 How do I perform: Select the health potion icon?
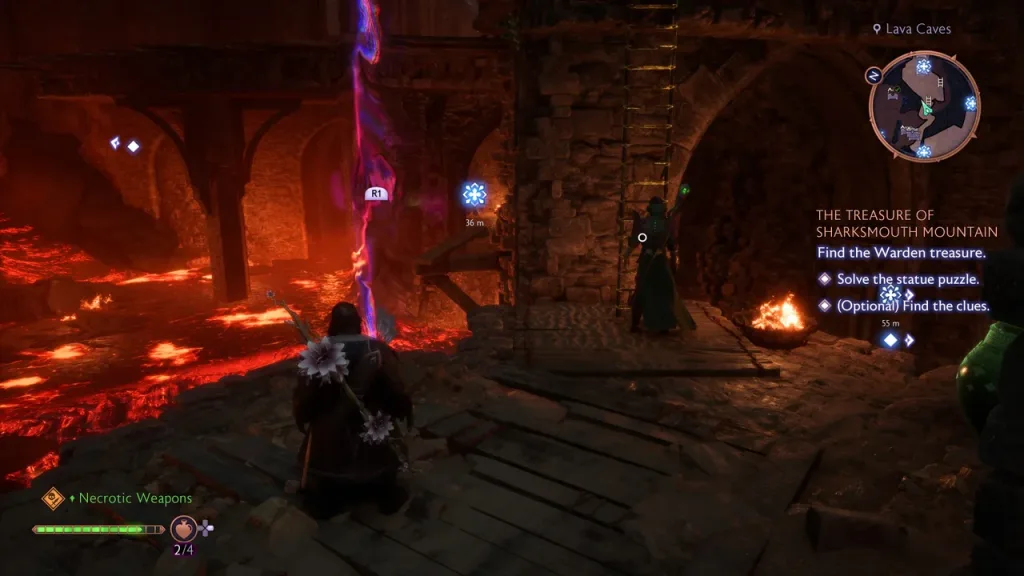183,527
